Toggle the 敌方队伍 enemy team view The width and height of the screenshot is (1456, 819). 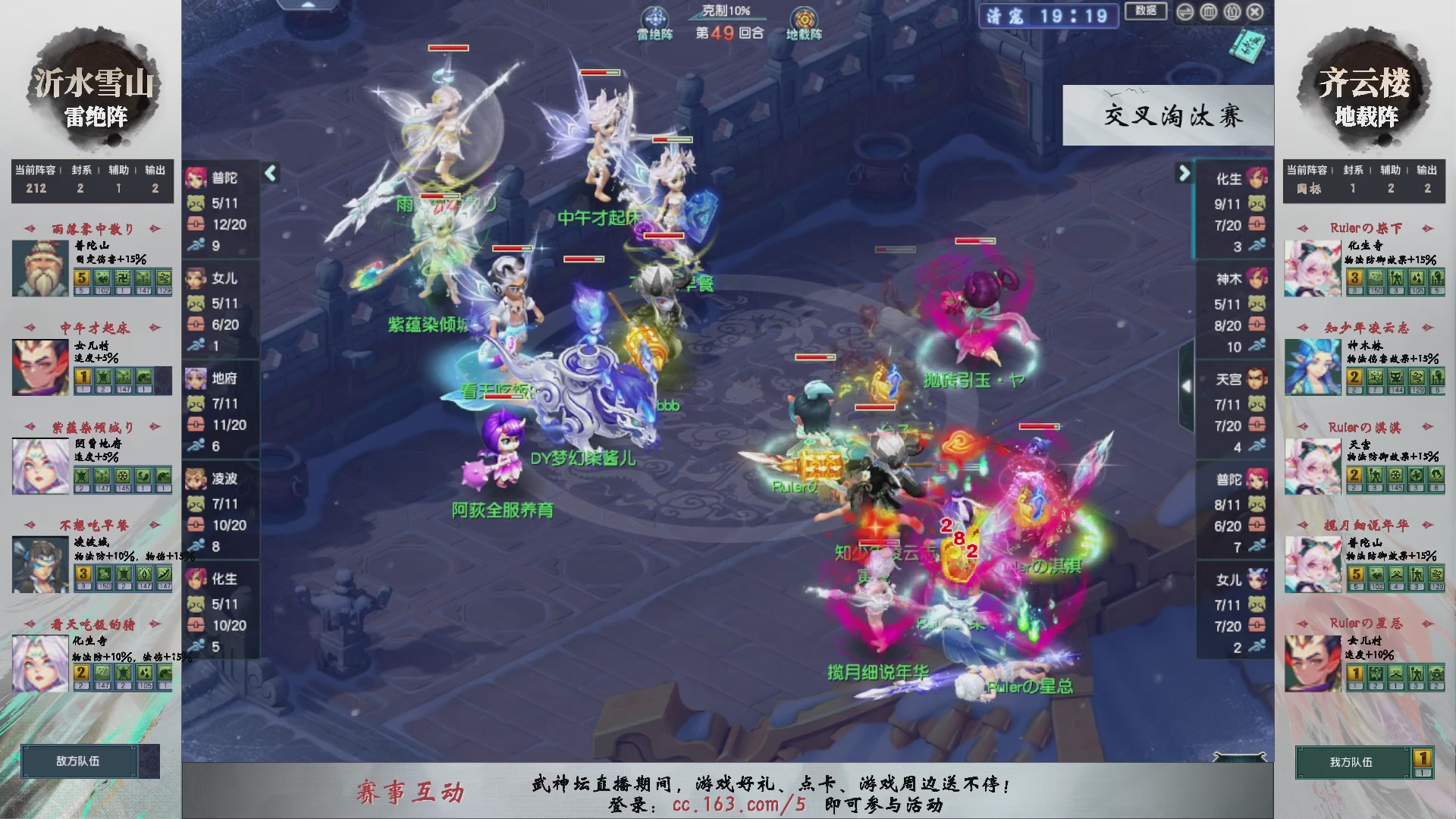tap(80, 761)
